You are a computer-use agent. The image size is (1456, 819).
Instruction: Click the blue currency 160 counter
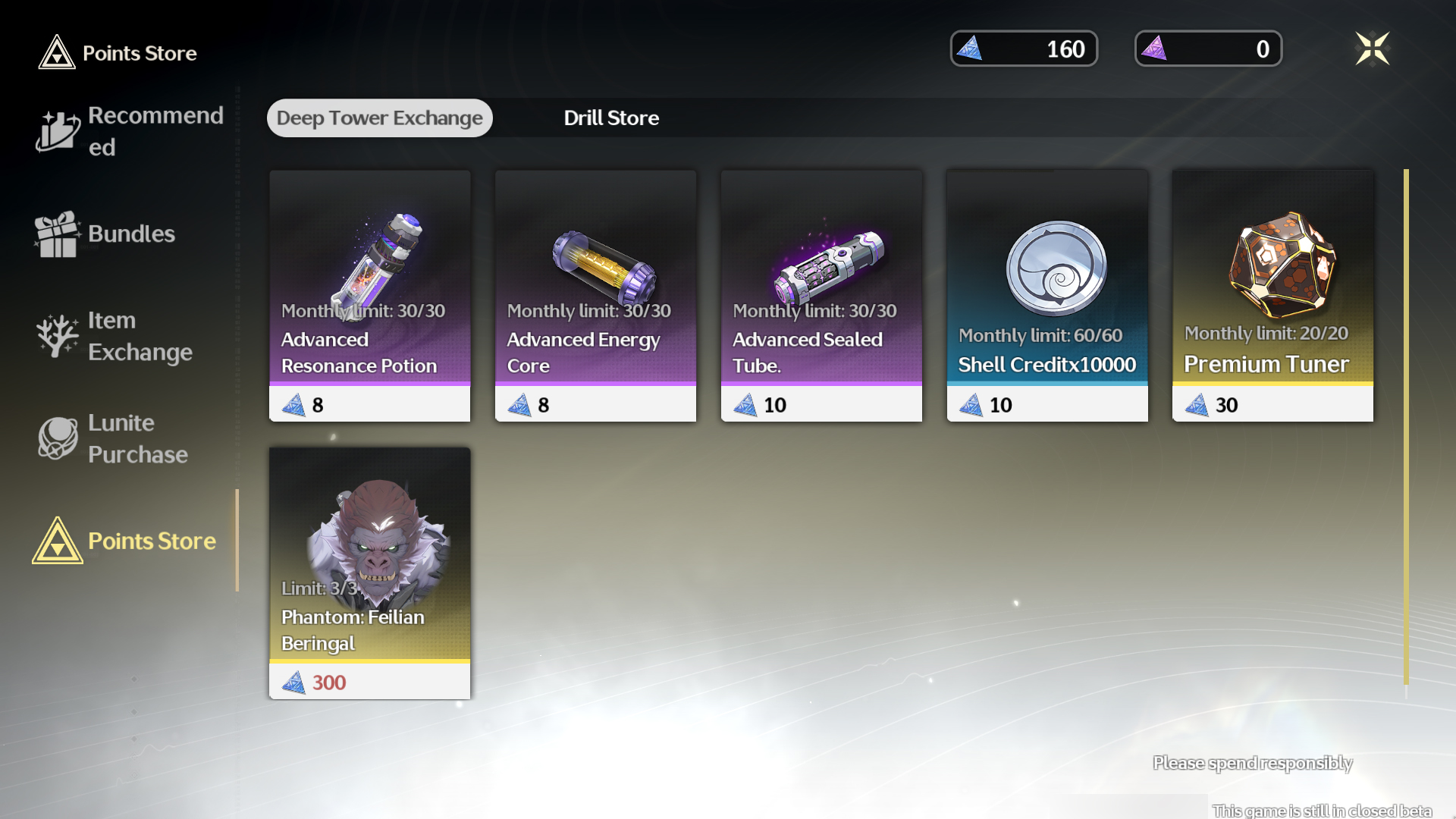pyautogui.click(x=1024, y=49)
